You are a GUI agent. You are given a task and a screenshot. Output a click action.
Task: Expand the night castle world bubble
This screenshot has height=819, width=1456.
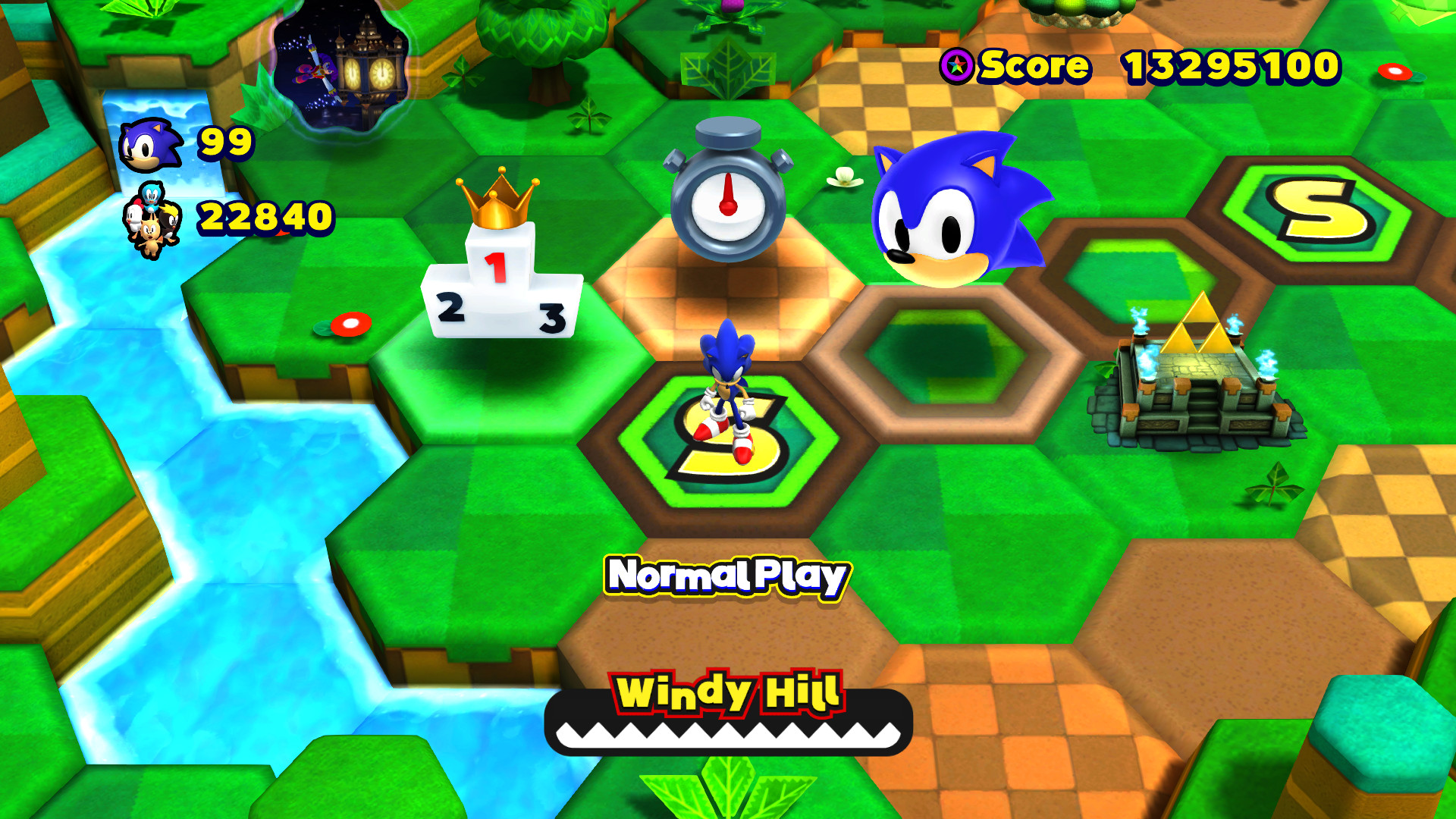coord(340,70)
